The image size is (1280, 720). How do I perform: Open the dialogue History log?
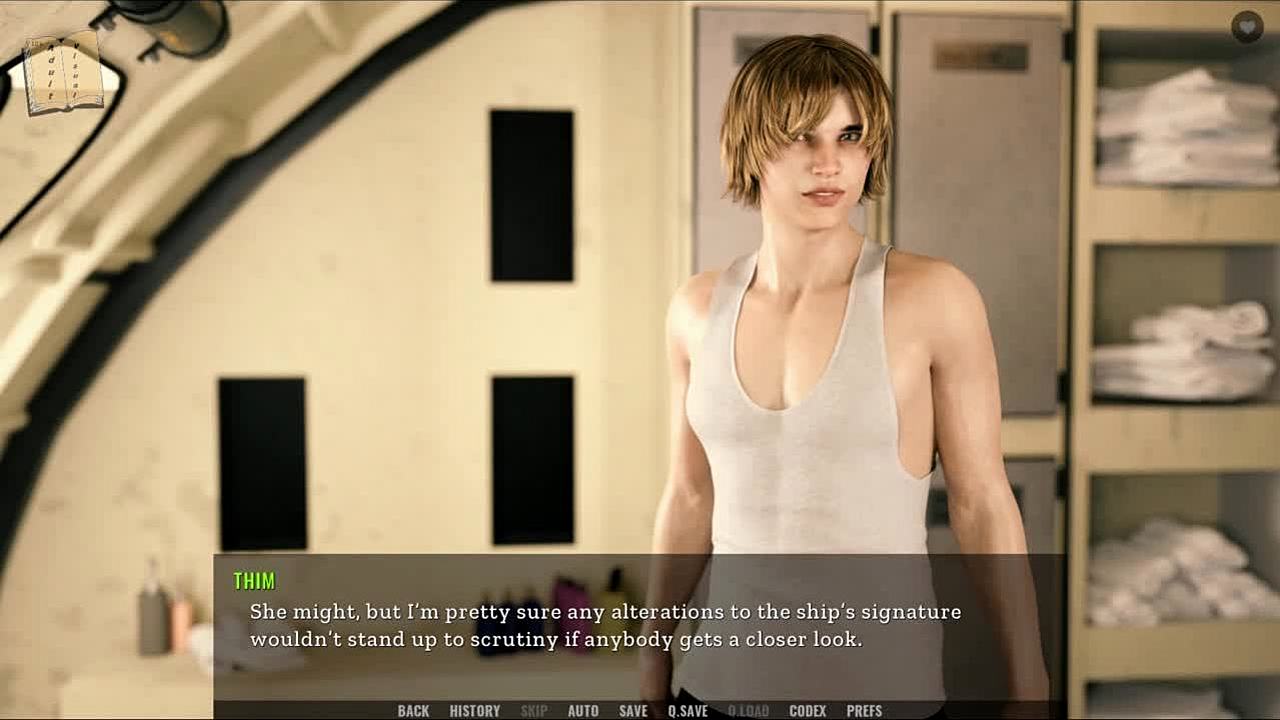click(x=475, y=711)
